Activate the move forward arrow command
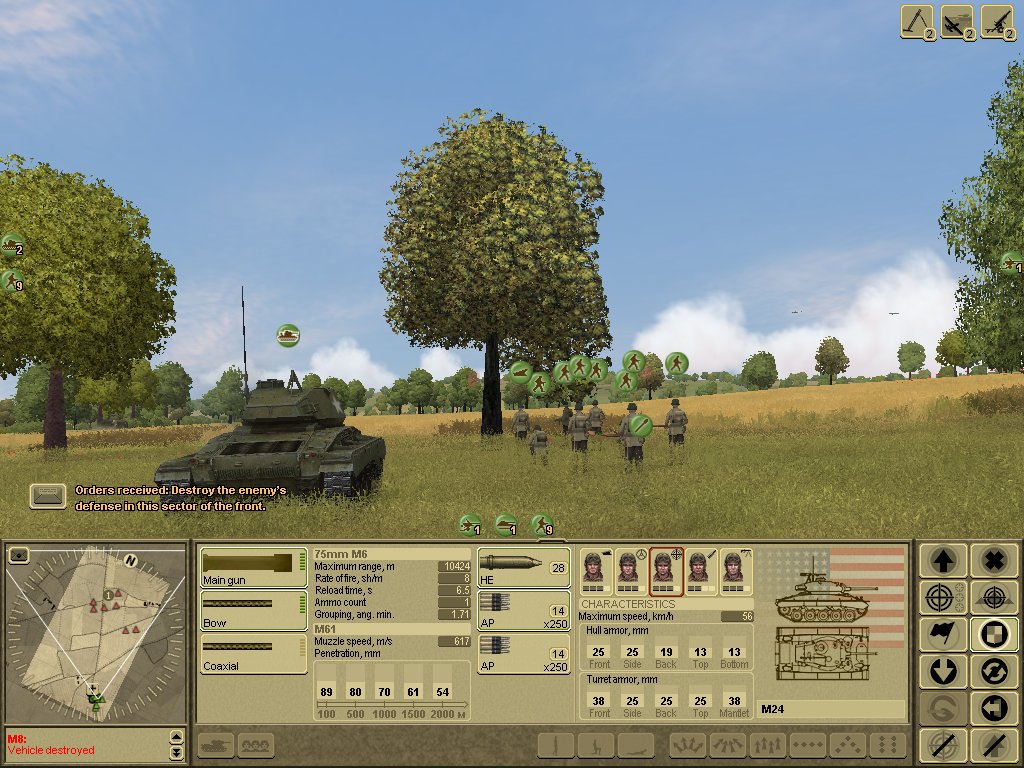 pos(943,560)
